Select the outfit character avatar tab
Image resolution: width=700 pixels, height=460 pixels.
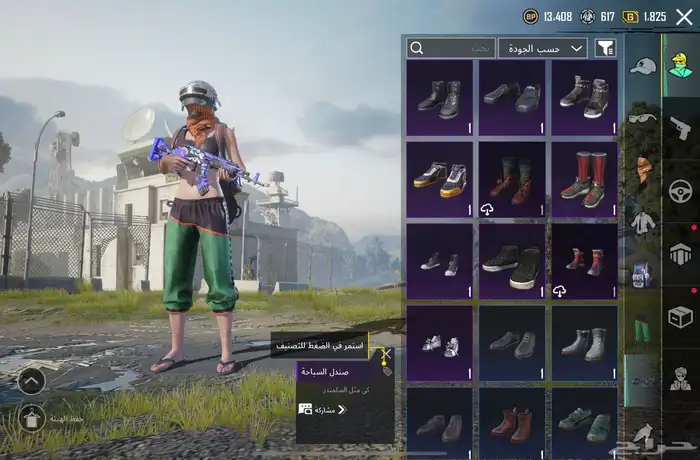pyautogui.click(x=680, y=68)
